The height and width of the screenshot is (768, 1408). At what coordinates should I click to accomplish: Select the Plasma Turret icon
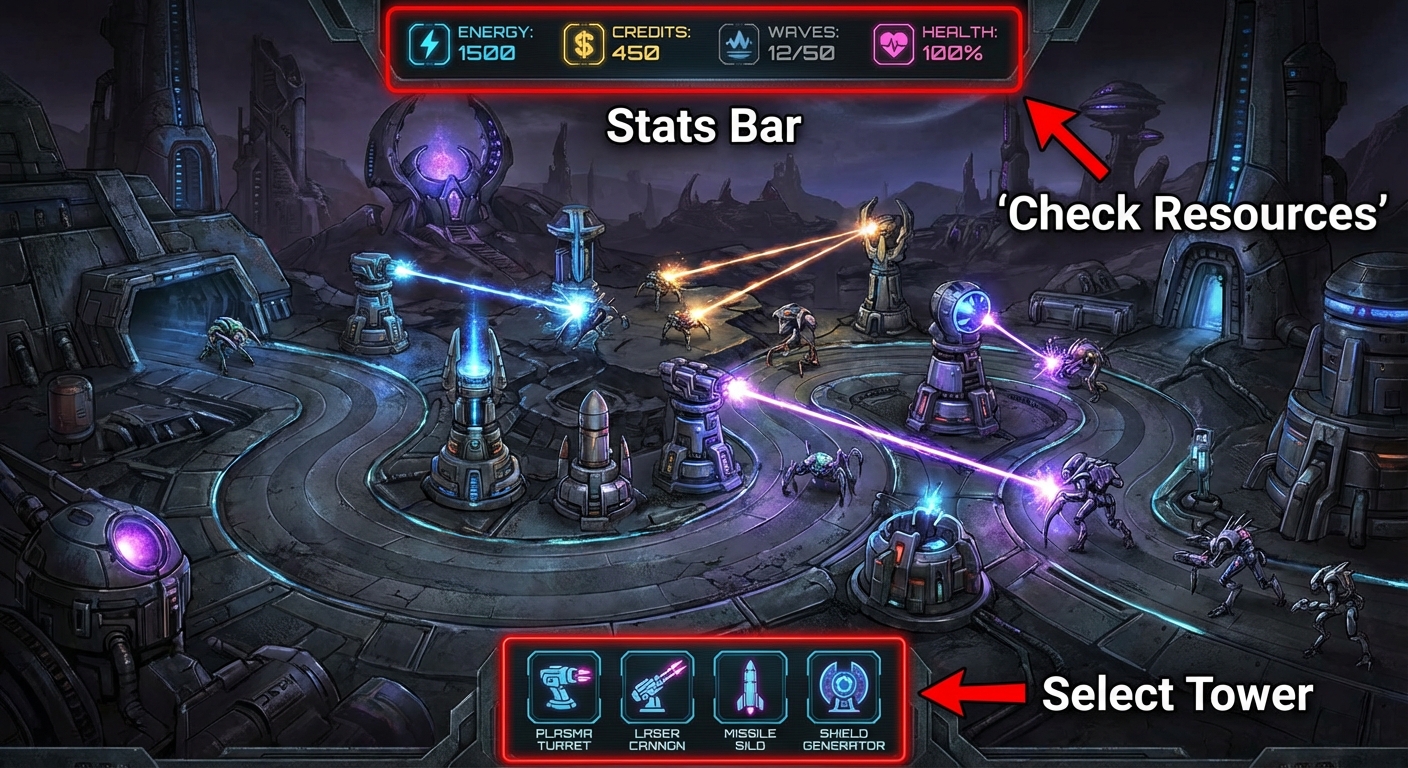pyautogui.click(x=566, y=686)
